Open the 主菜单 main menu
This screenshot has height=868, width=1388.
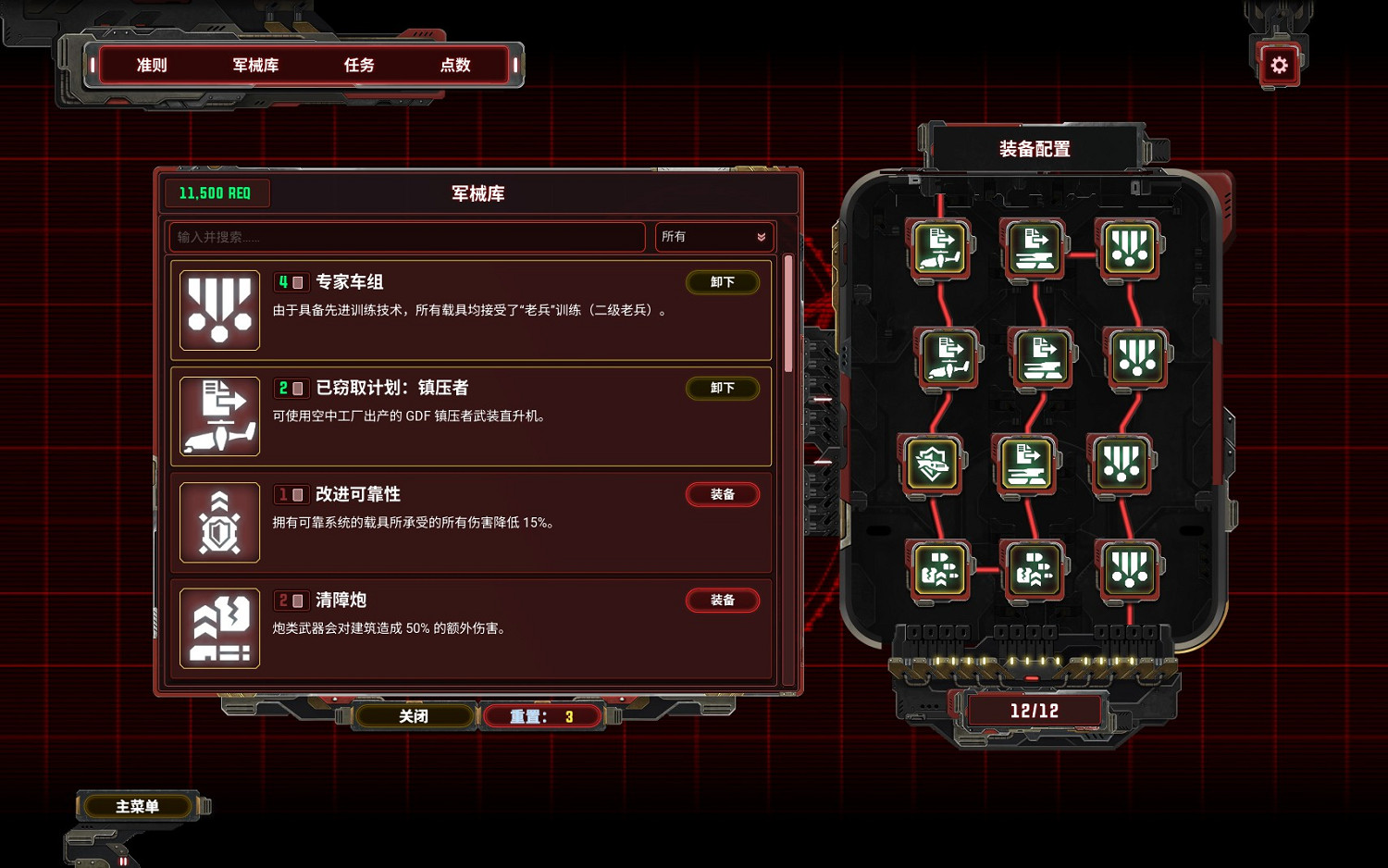tap(135, 805)
